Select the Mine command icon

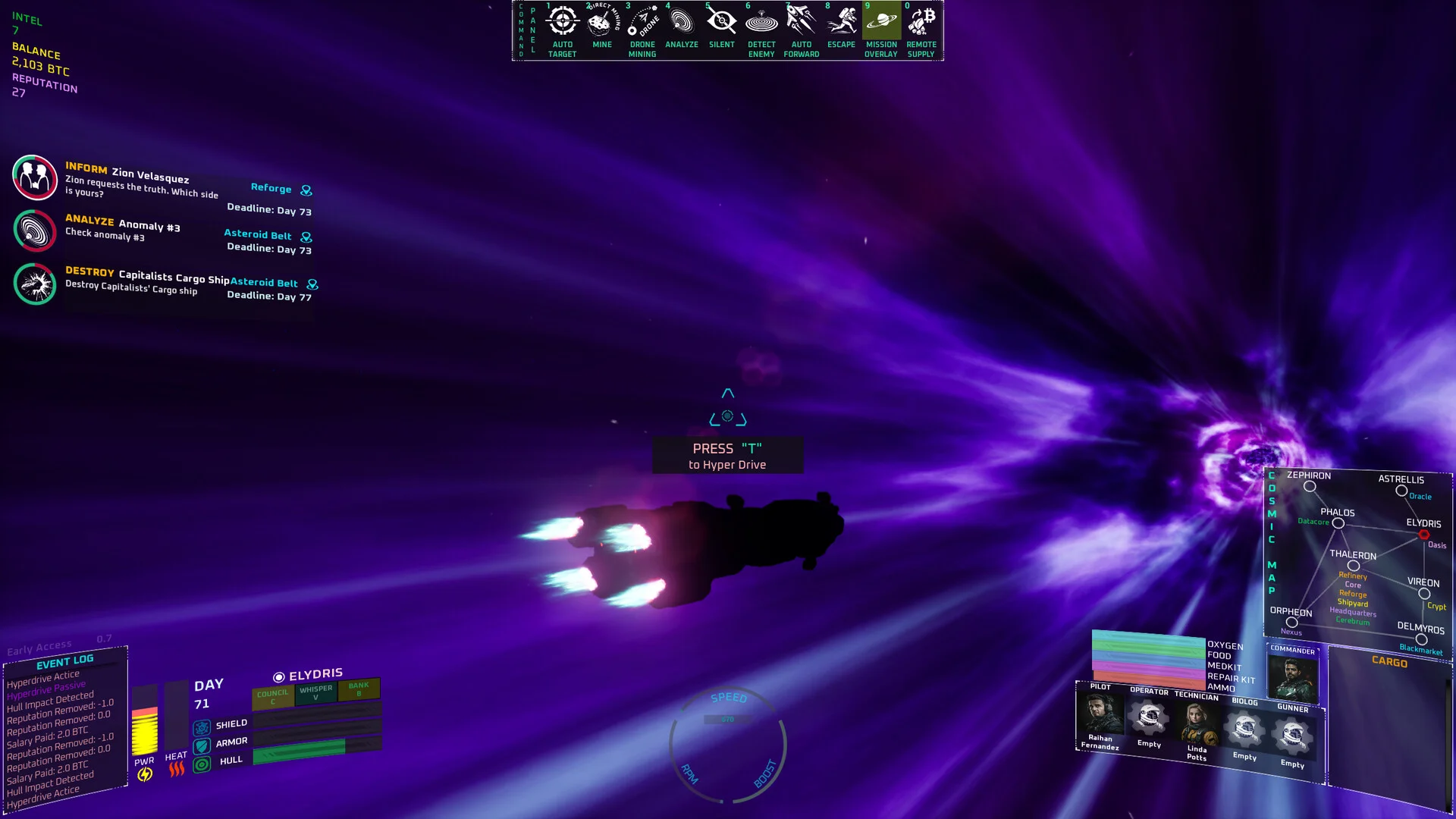[601, 22]
